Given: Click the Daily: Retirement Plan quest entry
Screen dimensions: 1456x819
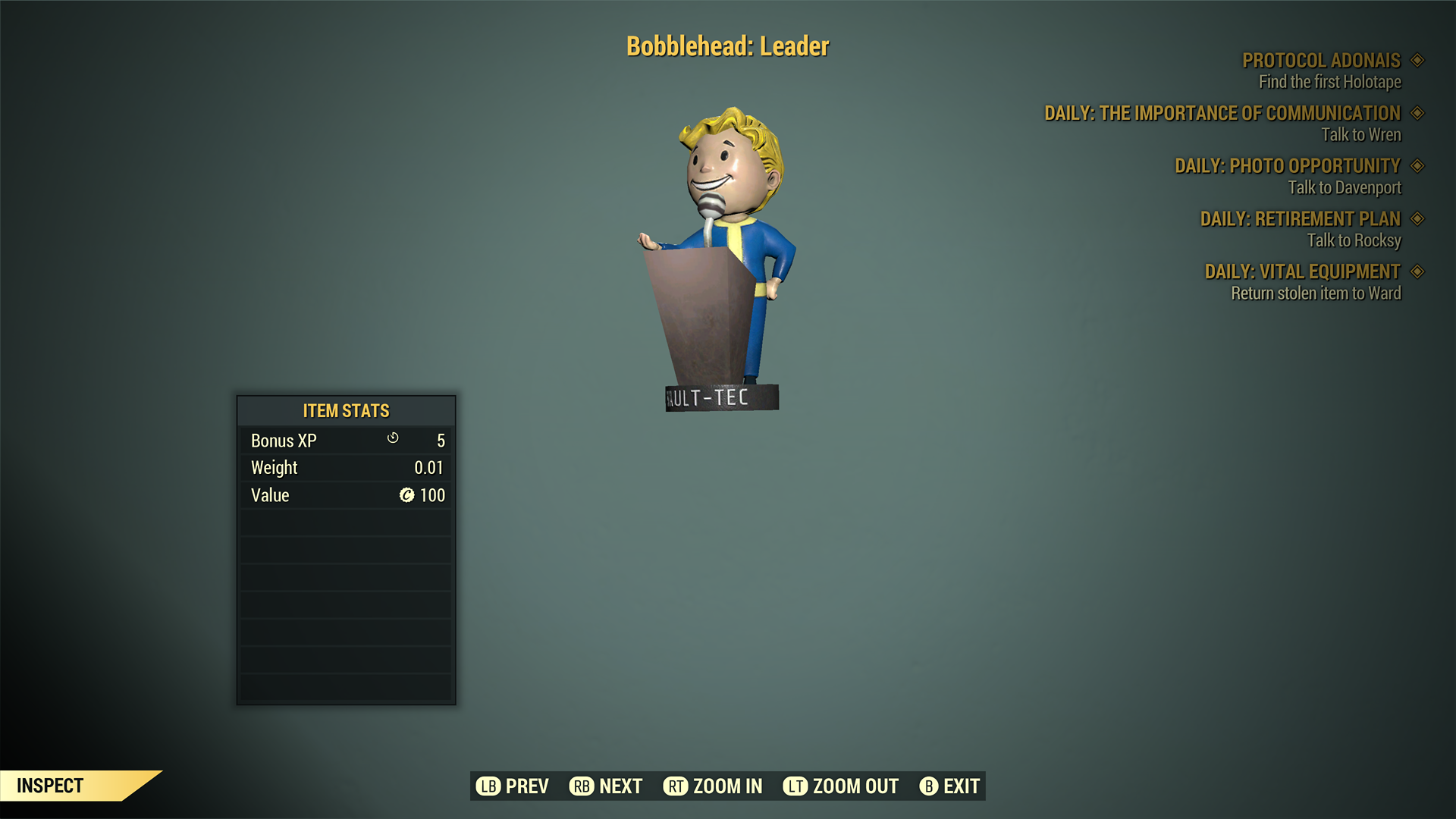Looking at the screenshot, I should tap(1300, 219).
